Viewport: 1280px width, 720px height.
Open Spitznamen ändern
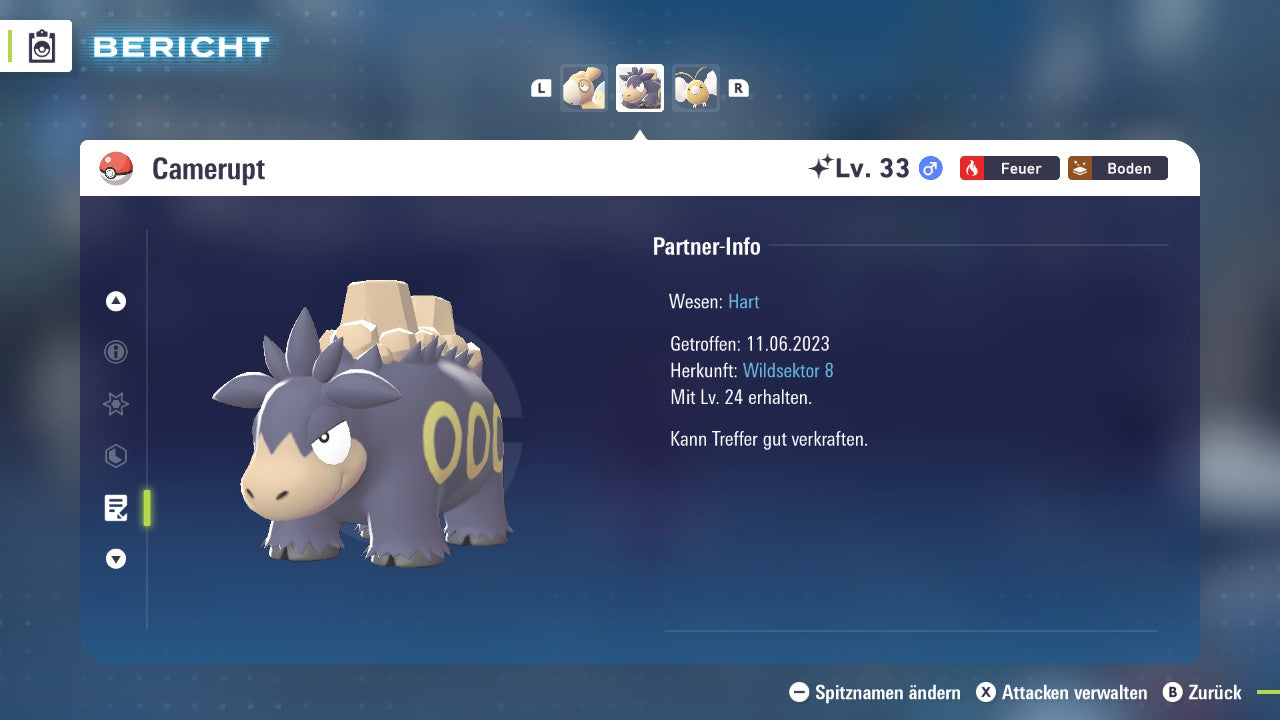pyautogui.click(x=876, y=692)
